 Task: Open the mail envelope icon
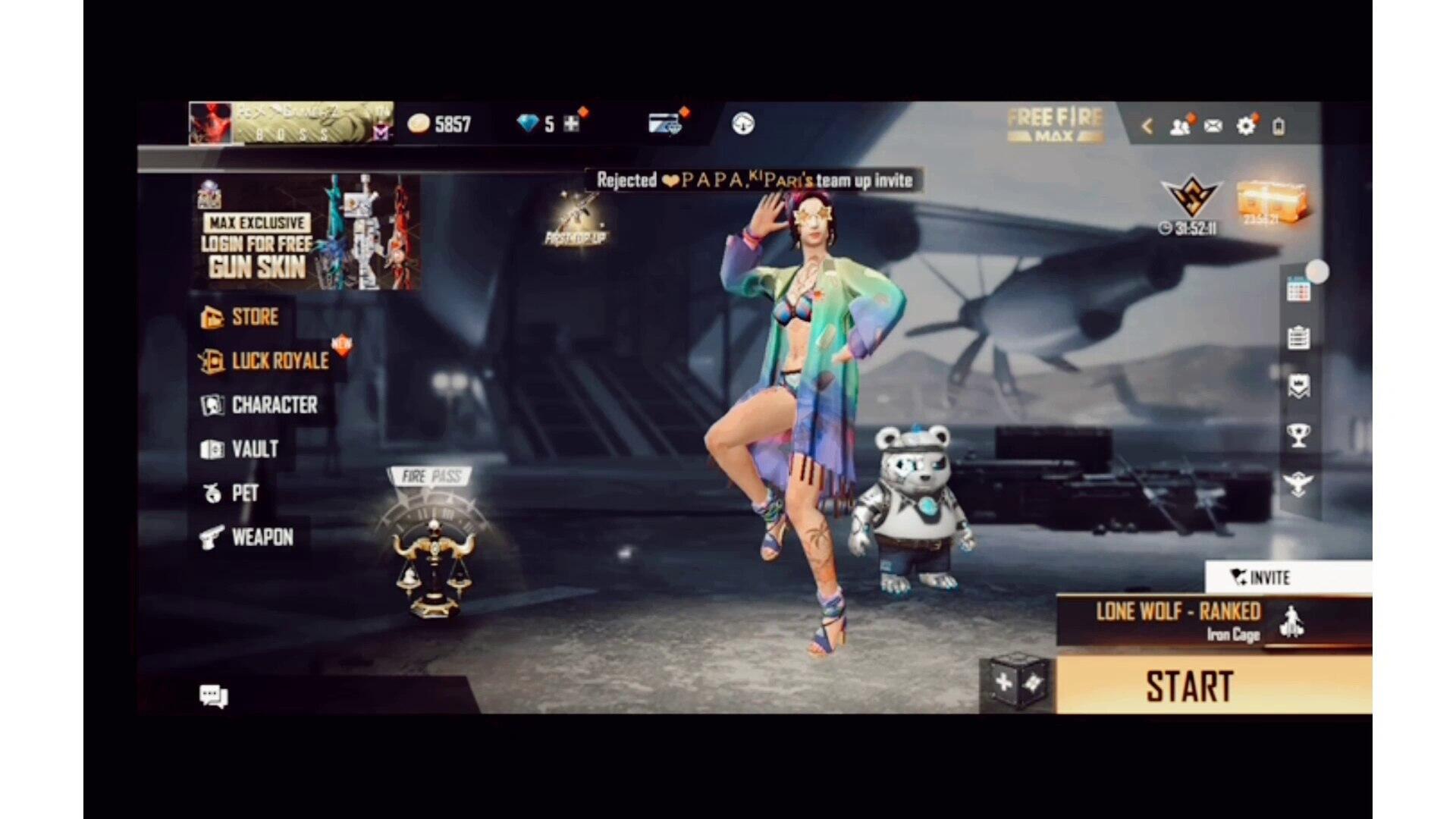(x=1213, y=126)
